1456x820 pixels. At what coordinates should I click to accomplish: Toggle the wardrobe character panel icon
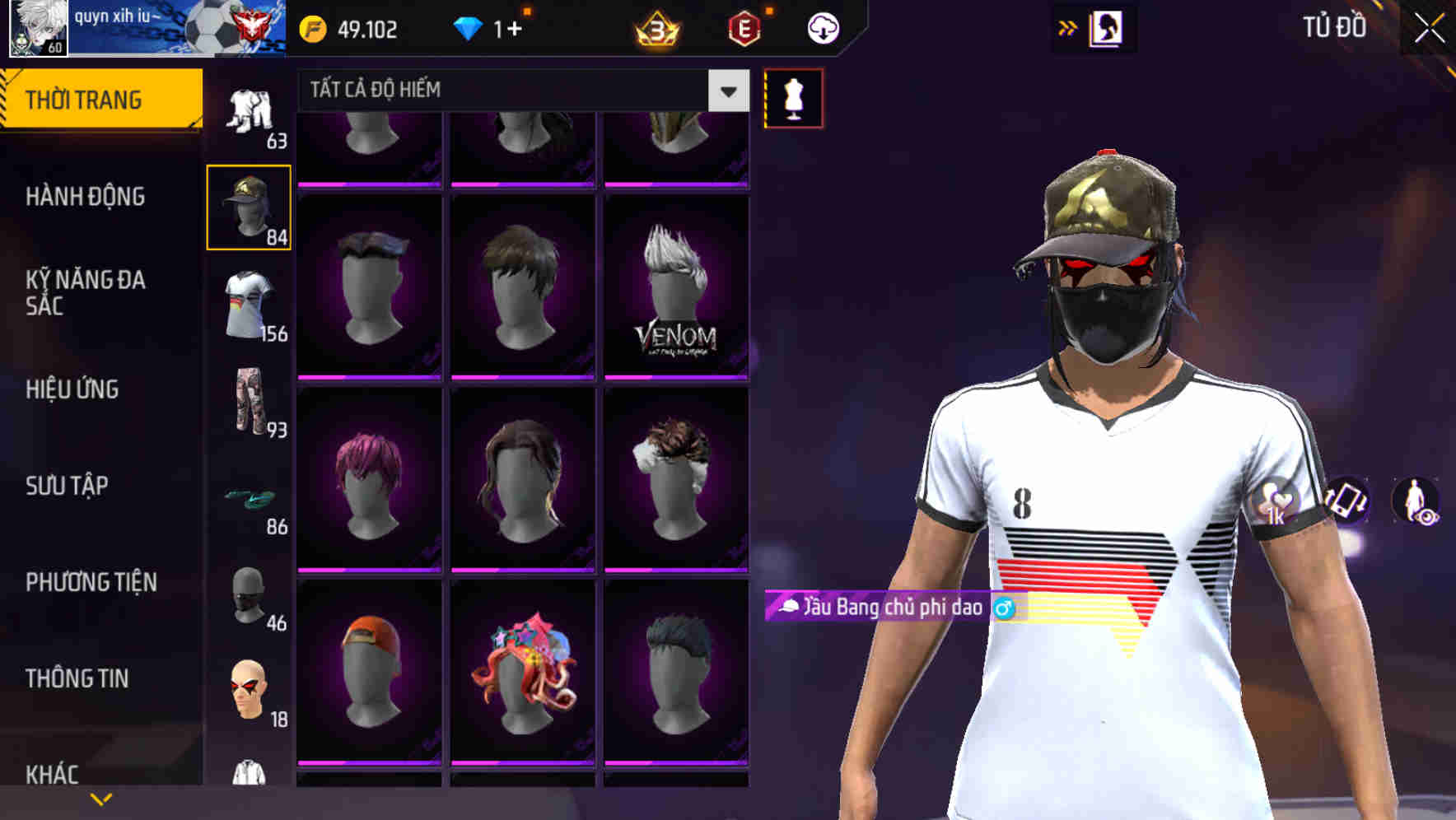coord(1107,27)
